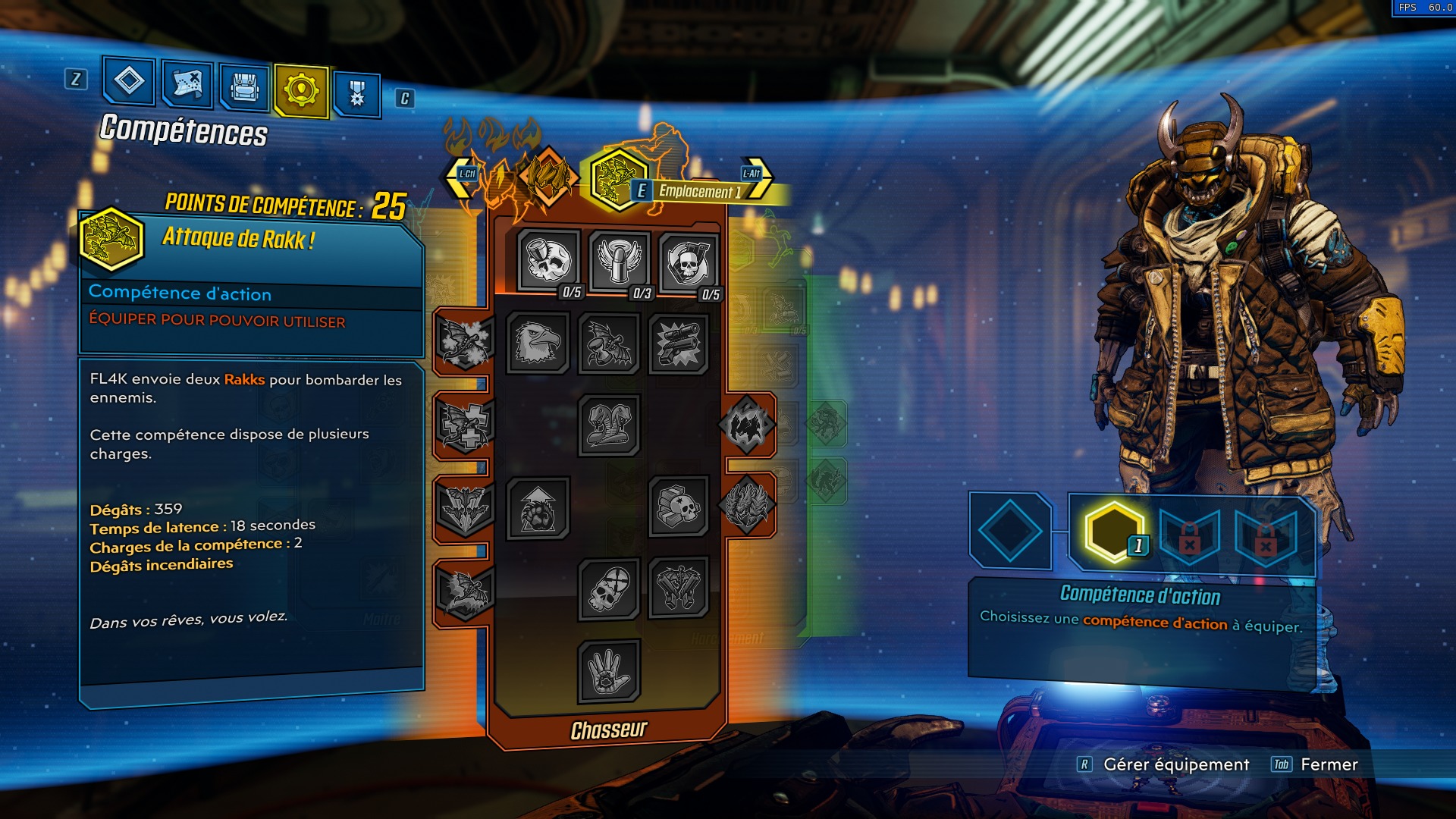Switch to the backpack inventory tab
The height and width of the screenshot is (819, 1456).
[x=244, y=86]
